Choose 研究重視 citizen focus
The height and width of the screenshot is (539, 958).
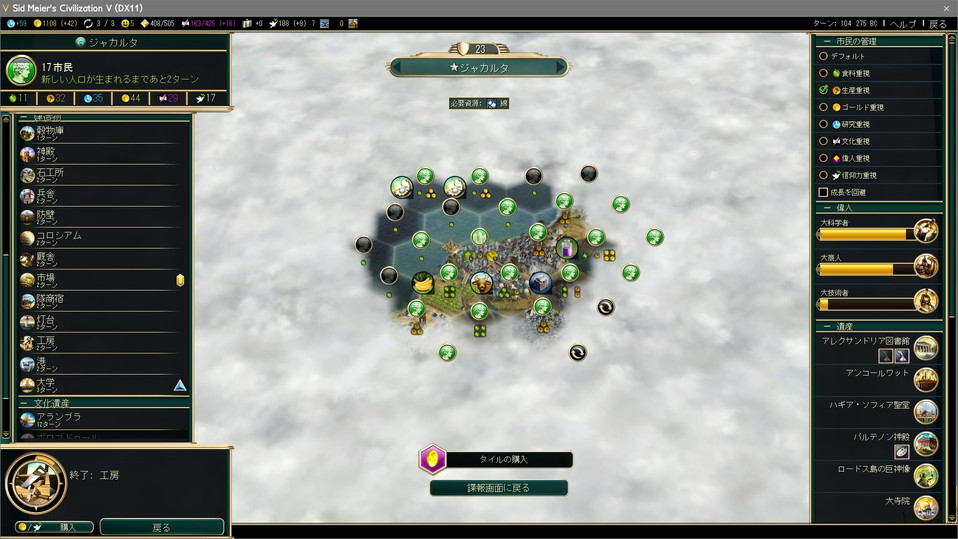coord(824,124)
